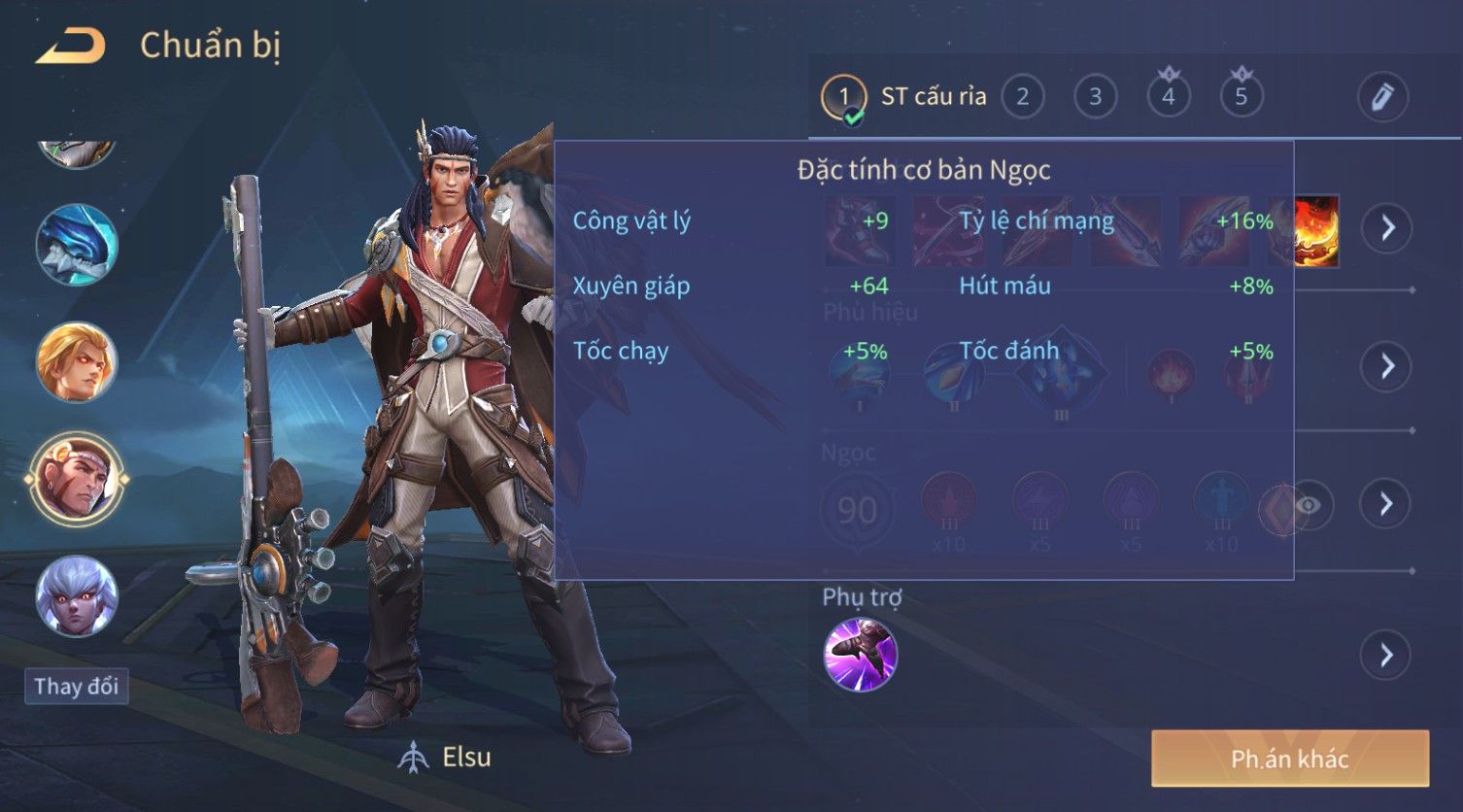Screen dimensions: 1463x812
Task: Edit preset name with pencil icon
Action: [x=1381, y=97]
